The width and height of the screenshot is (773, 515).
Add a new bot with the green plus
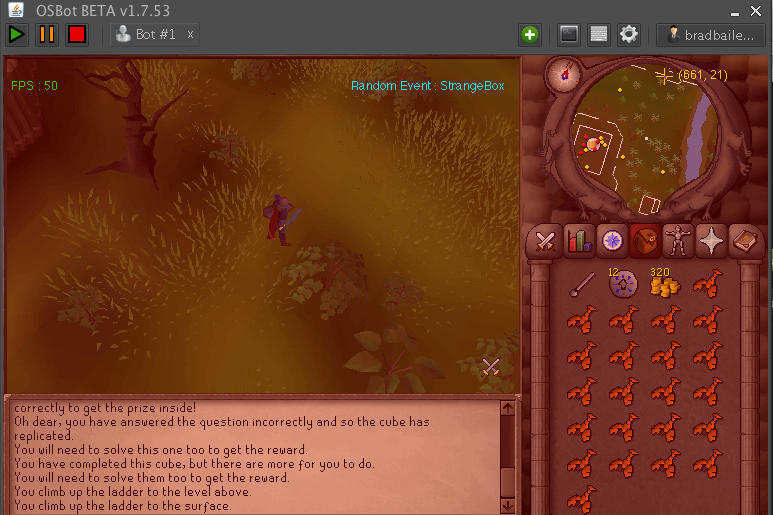coord(529,34)
